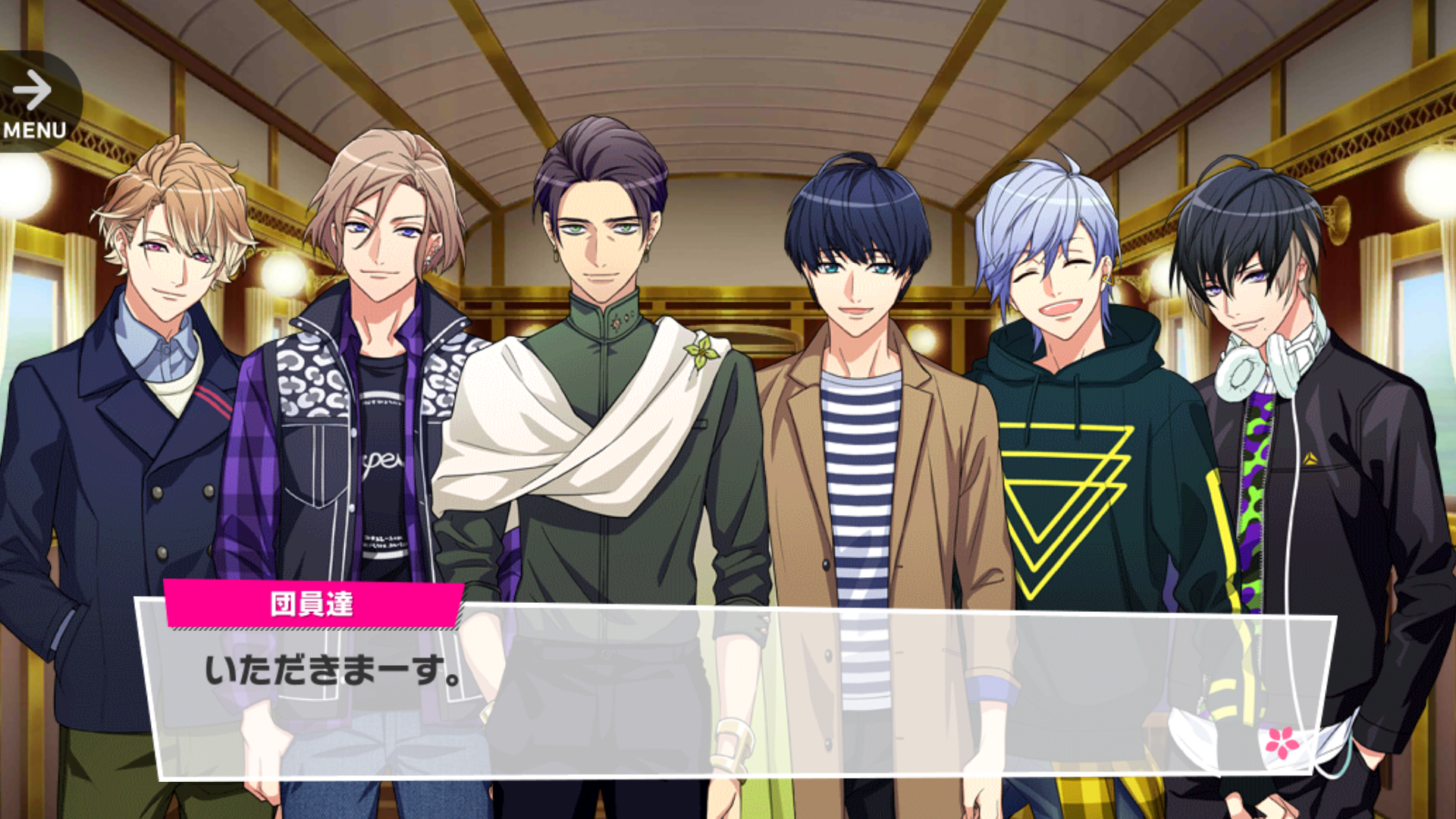Open the MENU arrow button
This screenshot has width=1456, height=819.
click(34, 102)
